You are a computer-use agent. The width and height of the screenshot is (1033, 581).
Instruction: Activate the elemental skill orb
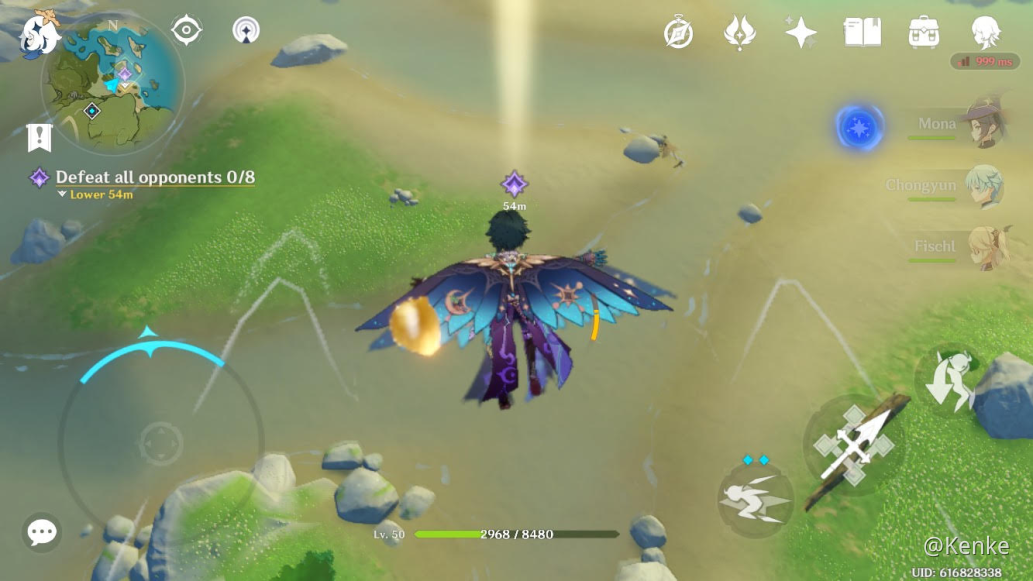858,128
